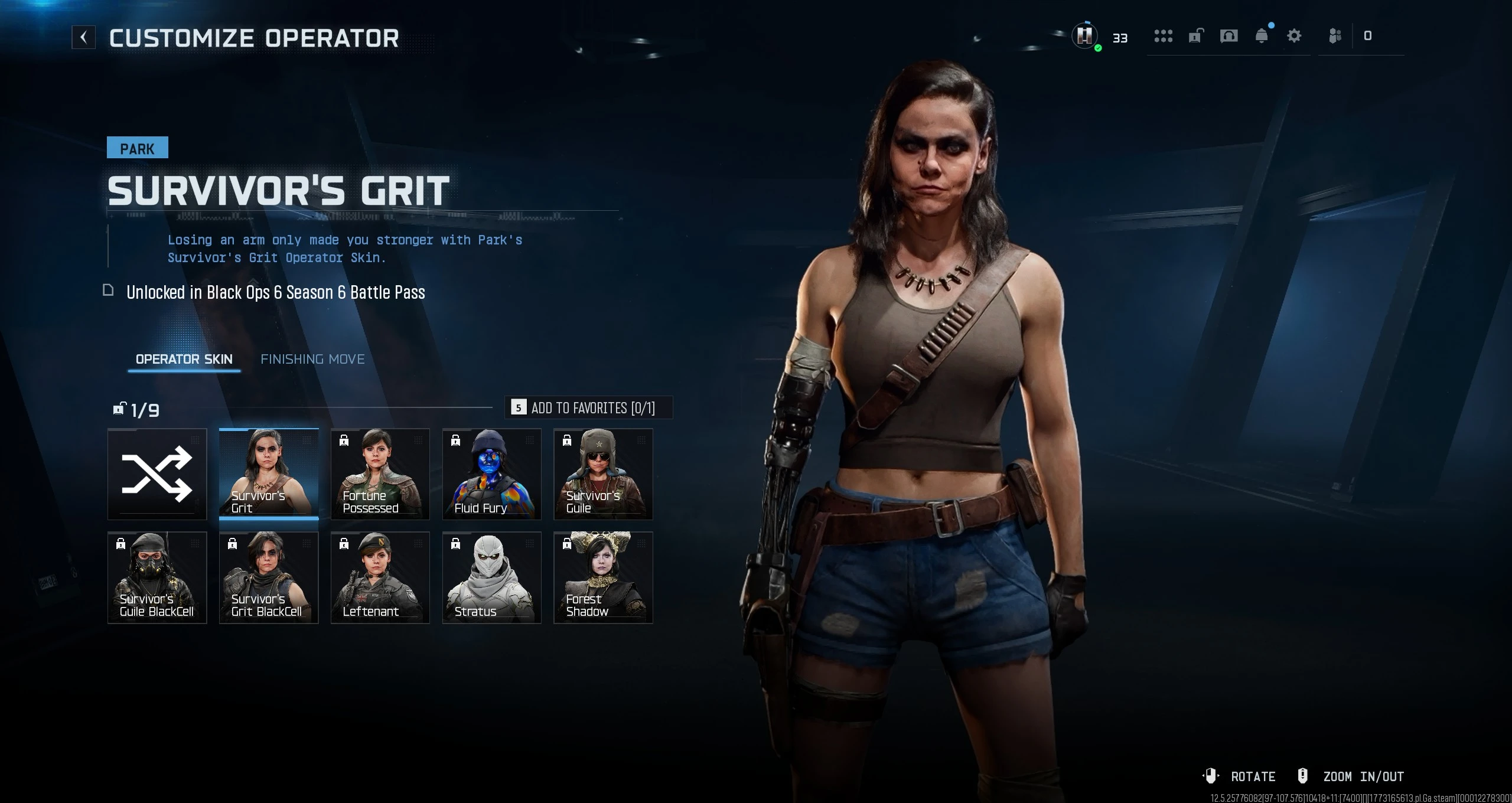Select Survivor's Grit BlackCell skin
Image resolution: width=1512 pixels, height=803 pixels.
click(x=269, y=577)
